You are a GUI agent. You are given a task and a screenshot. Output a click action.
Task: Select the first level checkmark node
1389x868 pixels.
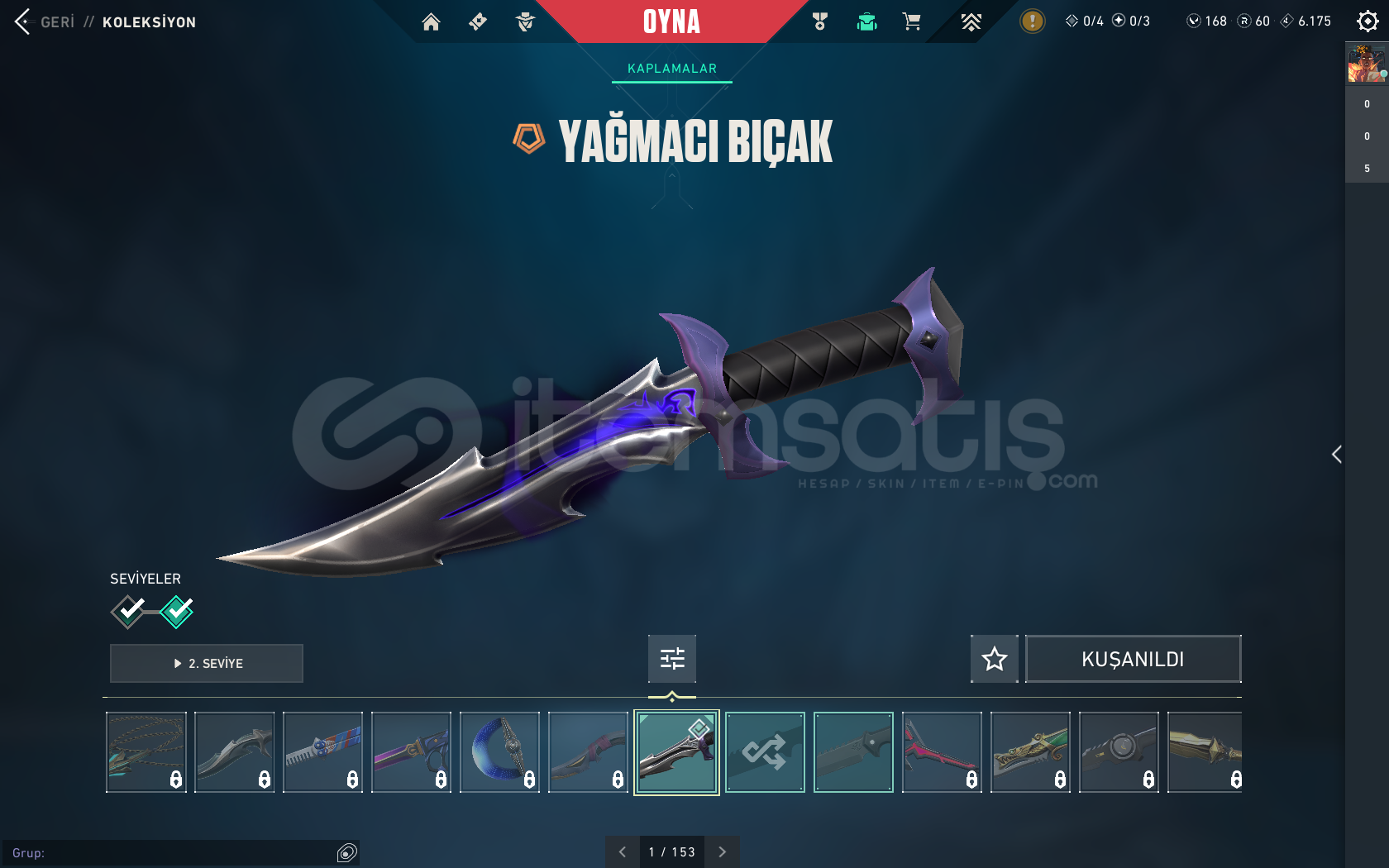pyautogui.click(x=128, y=612)
